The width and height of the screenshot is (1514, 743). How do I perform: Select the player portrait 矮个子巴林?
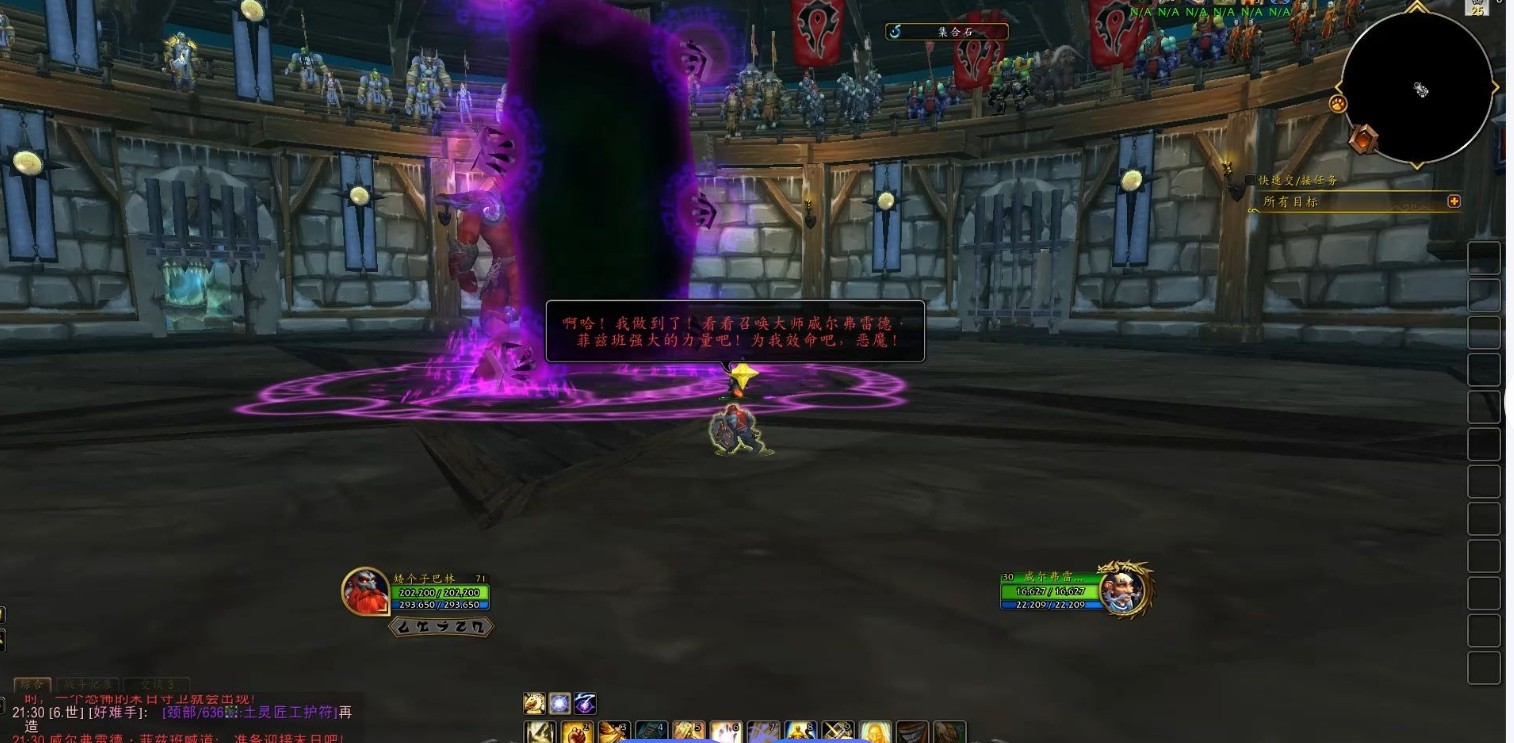(365, 591)
